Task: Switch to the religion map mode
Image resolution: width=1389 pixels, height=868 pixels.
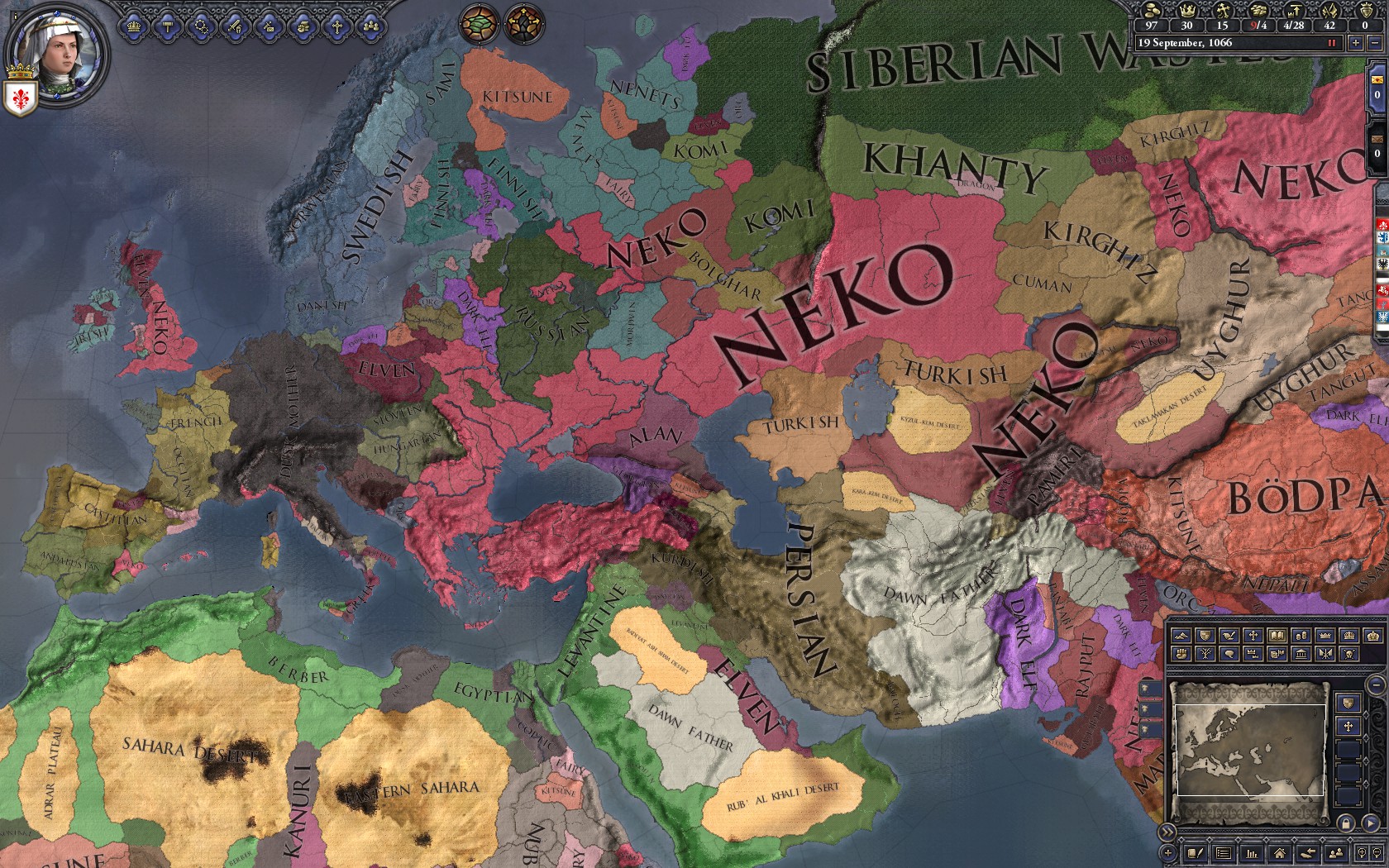Action: point(1252,636)
